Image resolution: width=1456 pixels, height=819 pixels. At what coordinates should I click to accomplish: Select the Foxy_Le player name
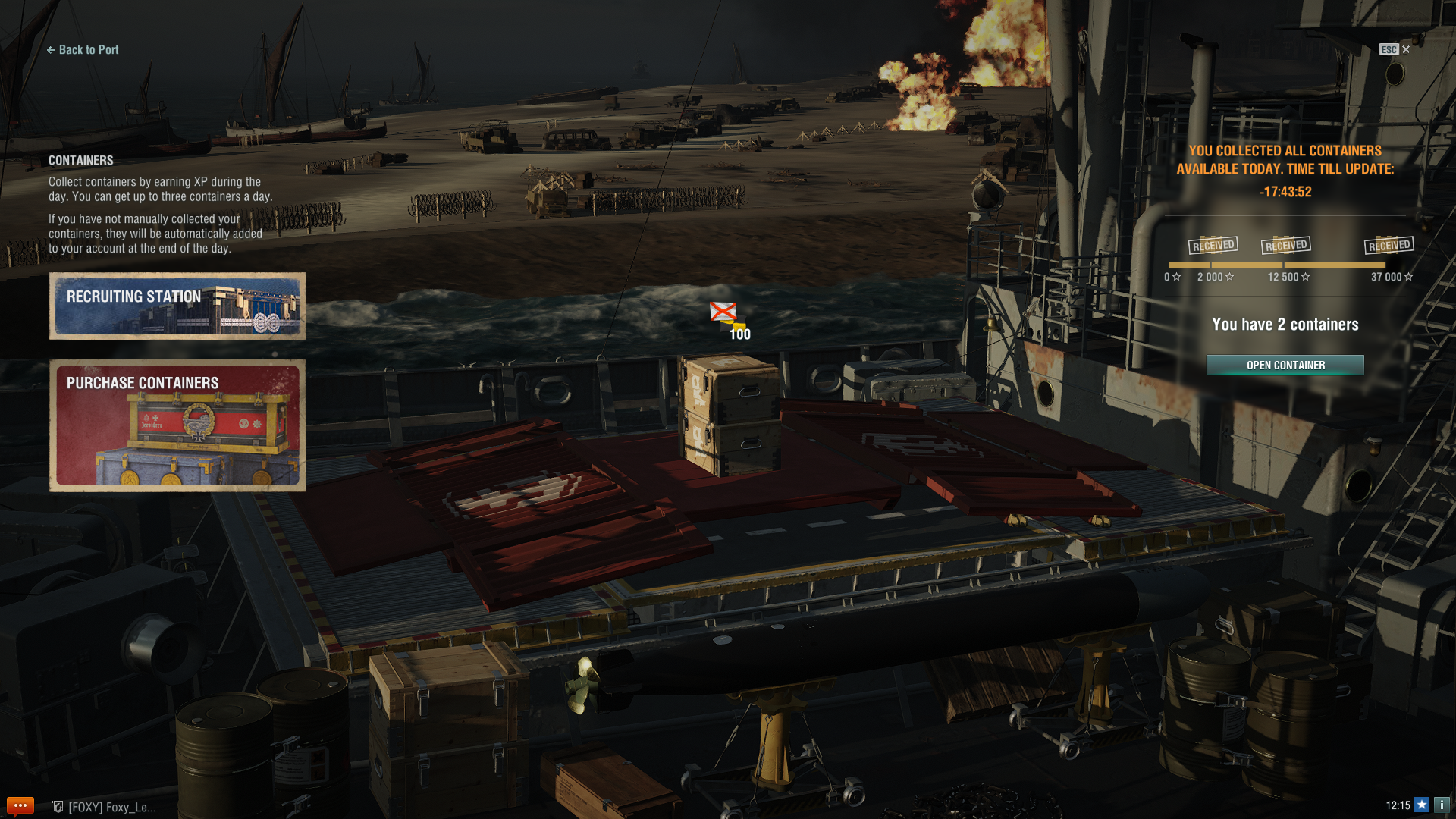[111, 807]
